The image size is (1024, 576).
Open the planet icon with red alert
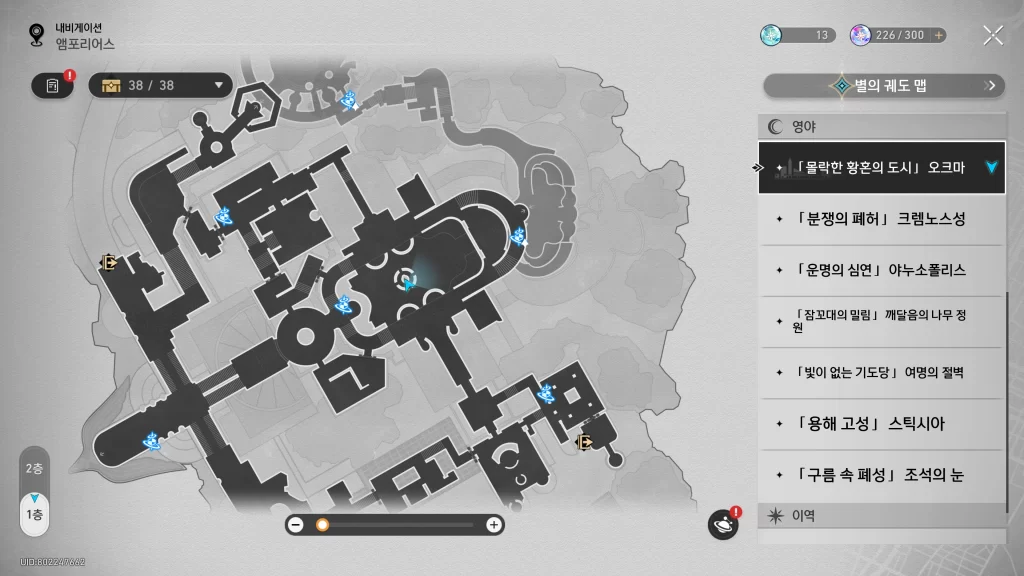[x=722, y=524]
